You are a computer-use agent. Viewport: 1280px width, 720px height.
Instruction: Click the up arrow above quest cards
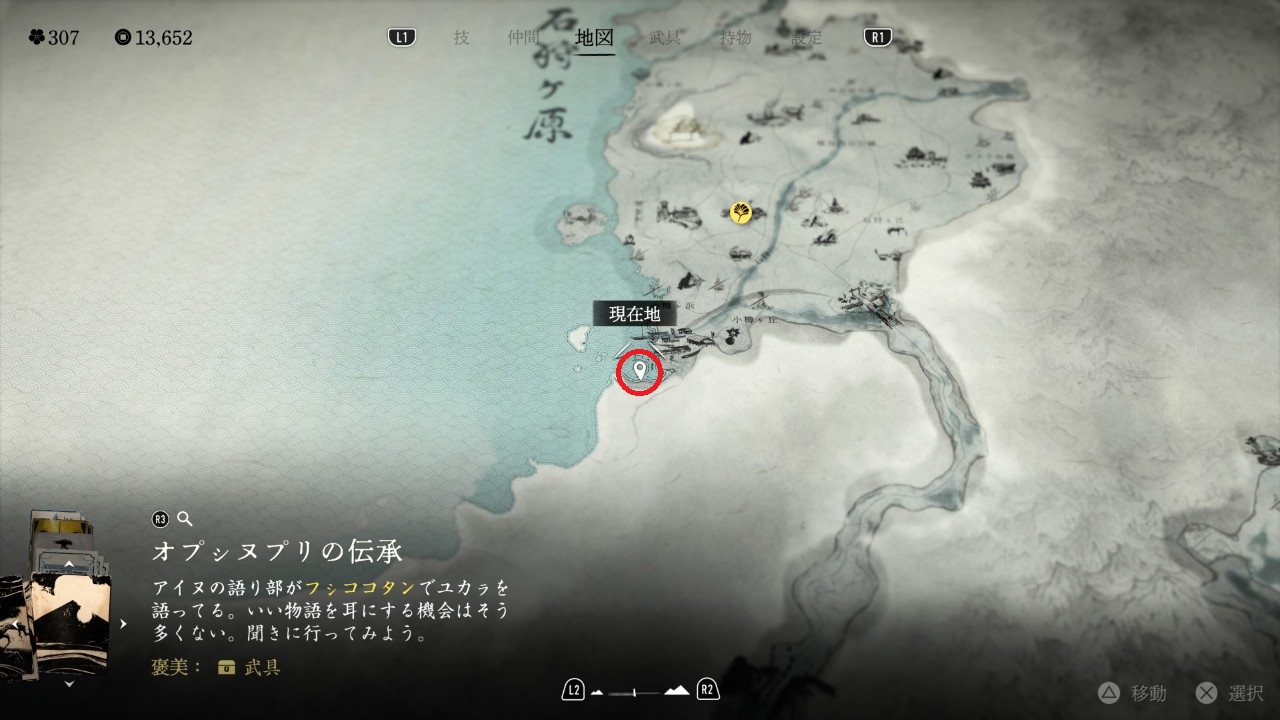(68, 564)
